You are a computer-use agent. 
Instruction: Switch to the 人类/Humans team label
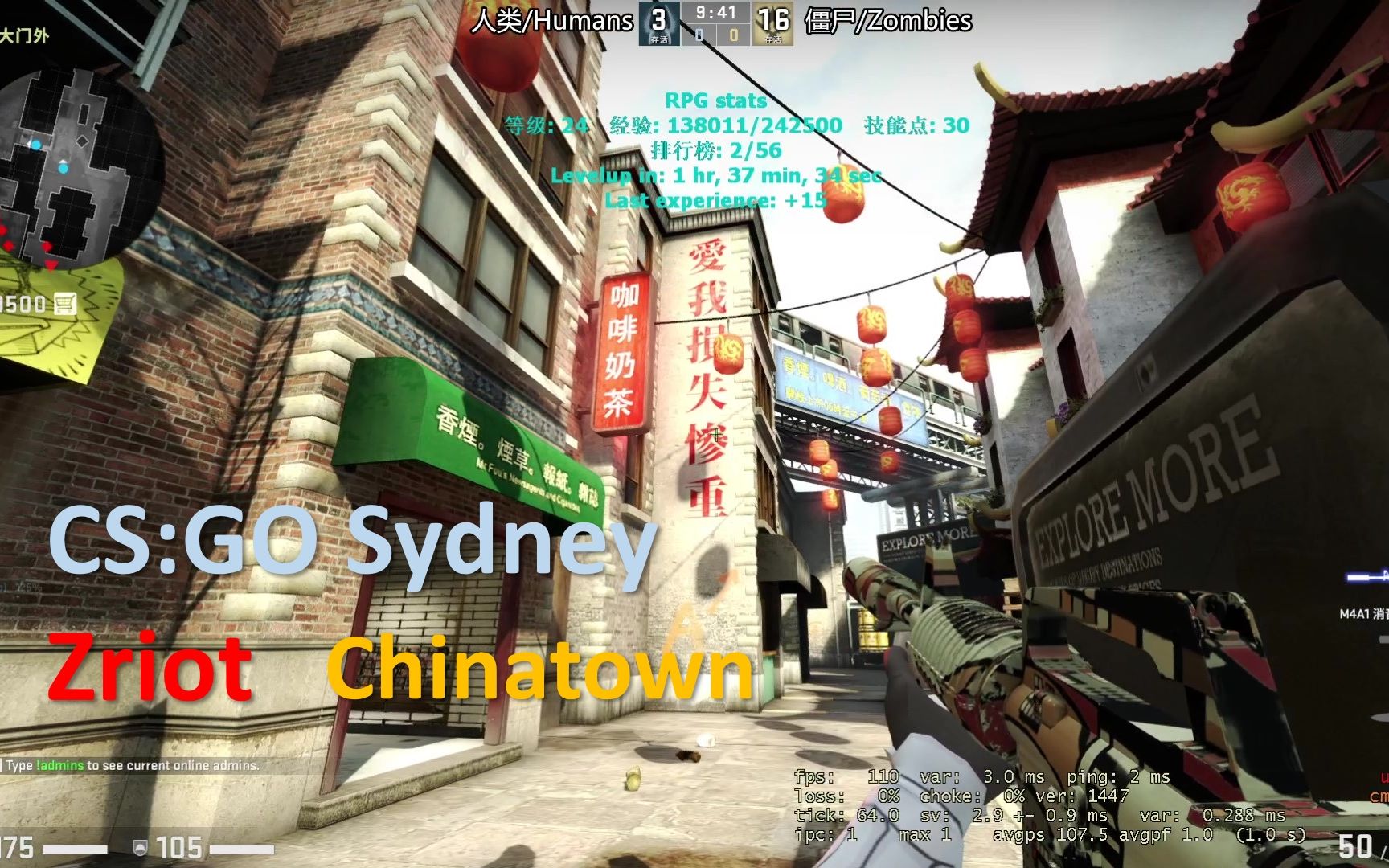click(553, 20)
